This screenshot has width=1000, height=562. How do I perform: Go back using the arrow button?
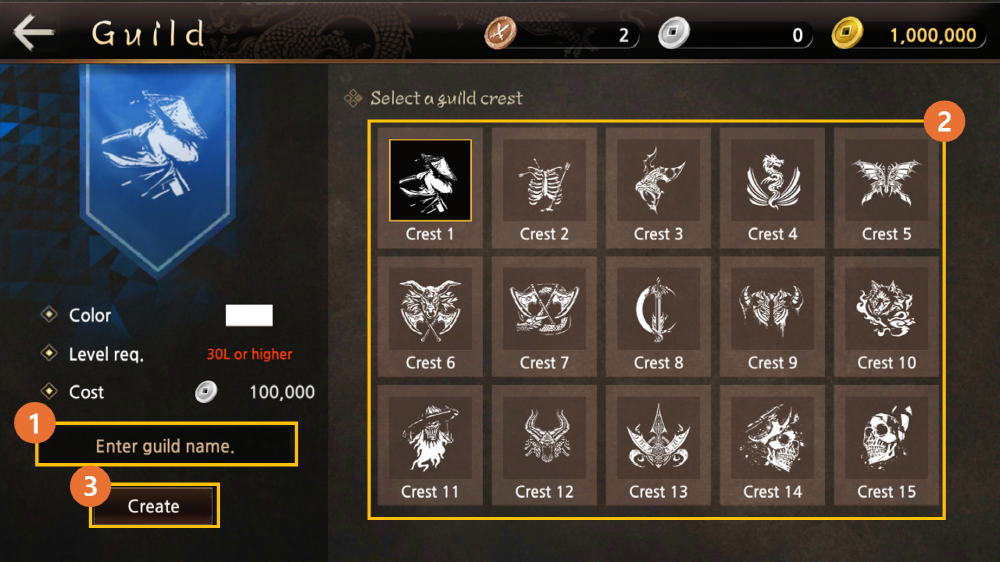click(x=33, y=34)
